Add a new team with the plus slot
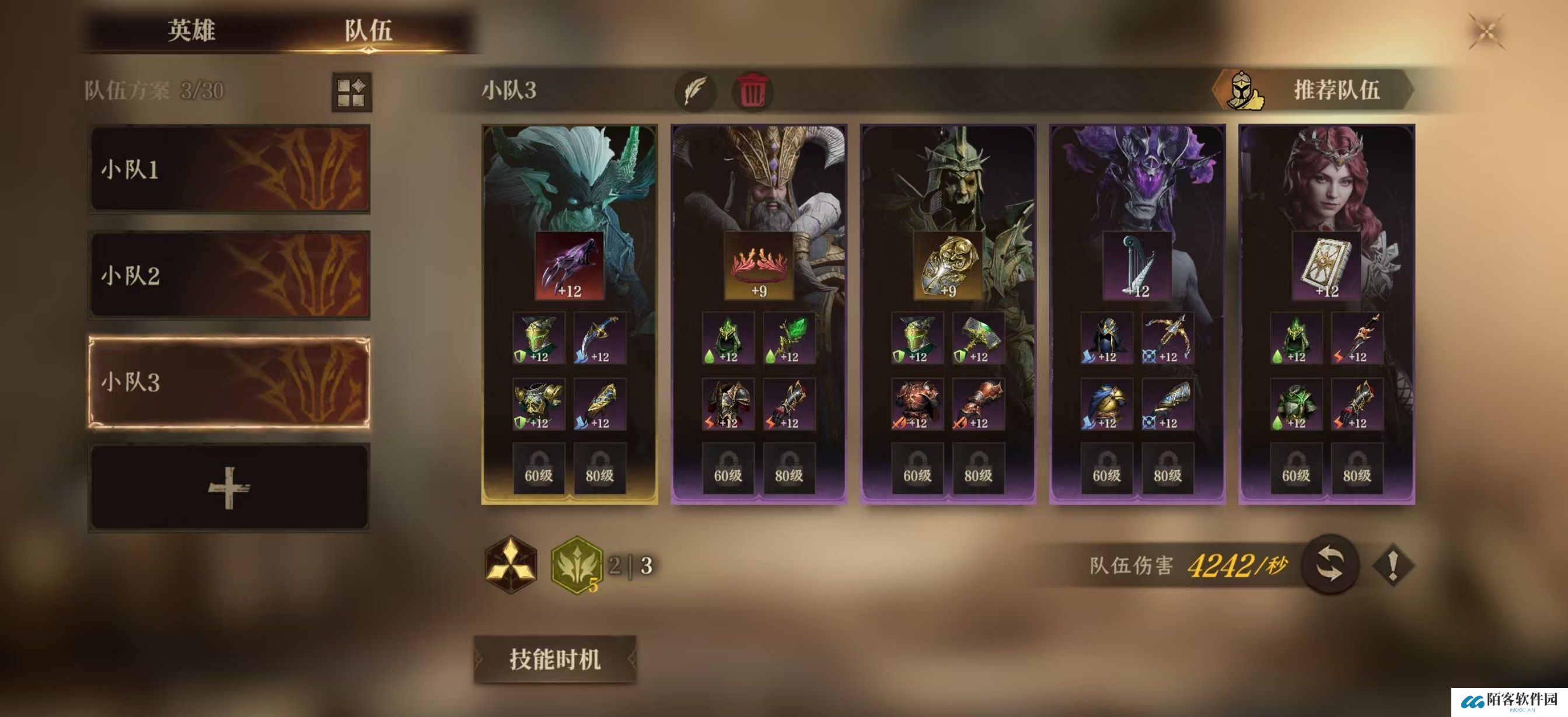 click(229, 488)
